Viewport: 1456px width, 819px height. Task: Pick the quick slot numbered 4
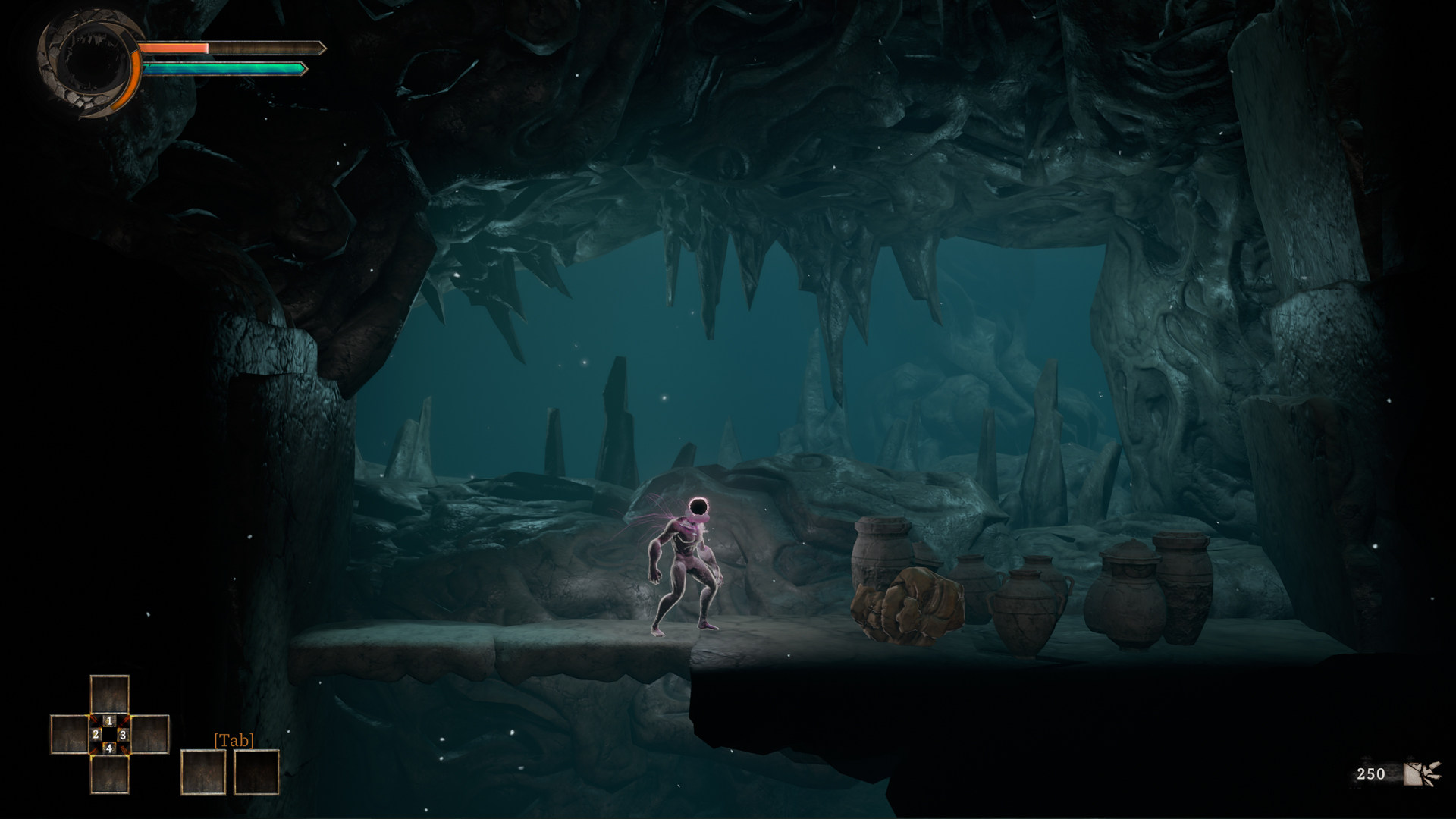[109, 773]
